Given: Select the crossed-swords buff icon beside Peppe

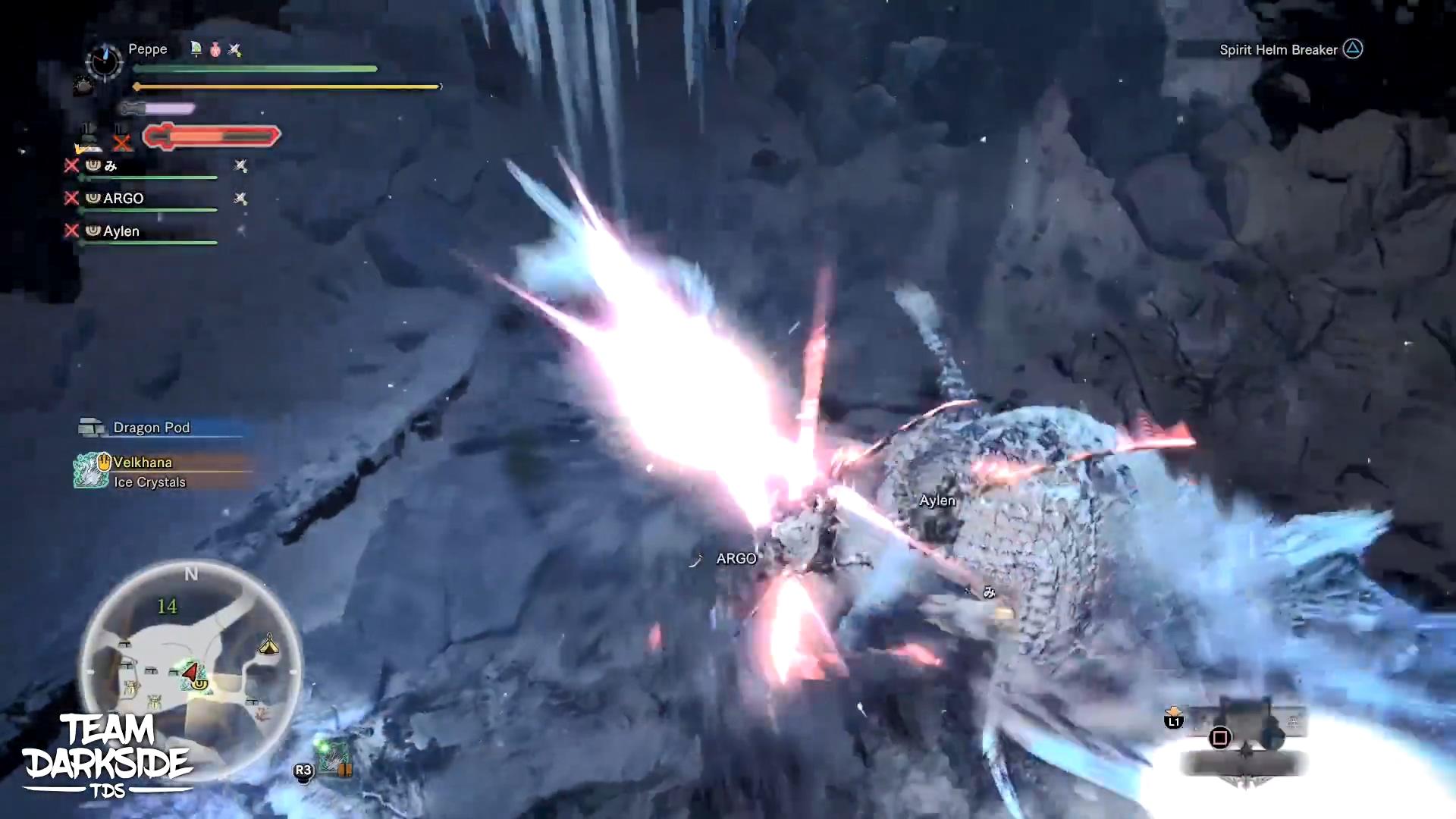Looking at the screenshot, I should tap(235, 50).
